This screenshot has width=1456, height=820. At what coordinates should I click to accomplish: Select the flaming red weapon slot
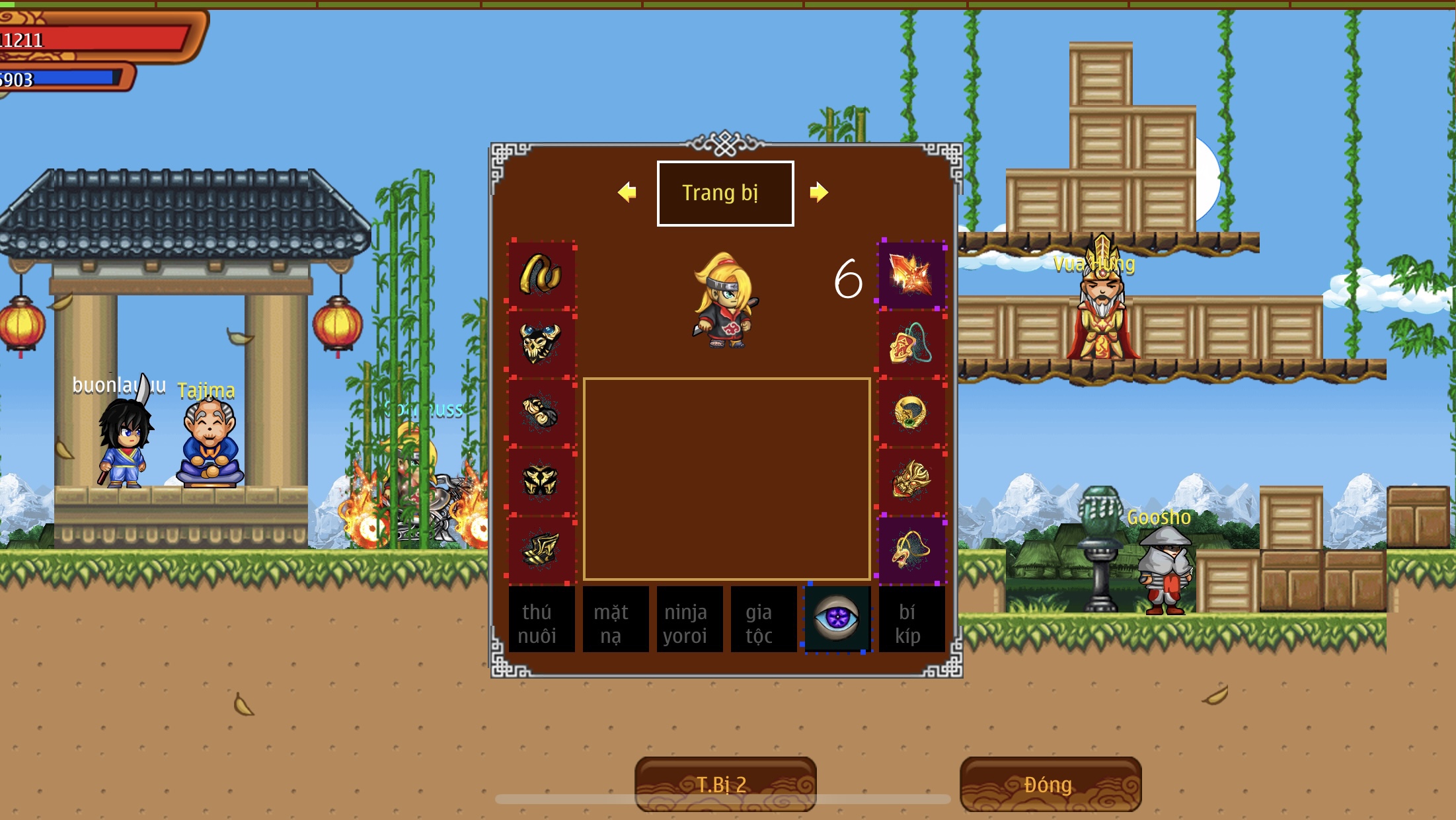[911, 275]
